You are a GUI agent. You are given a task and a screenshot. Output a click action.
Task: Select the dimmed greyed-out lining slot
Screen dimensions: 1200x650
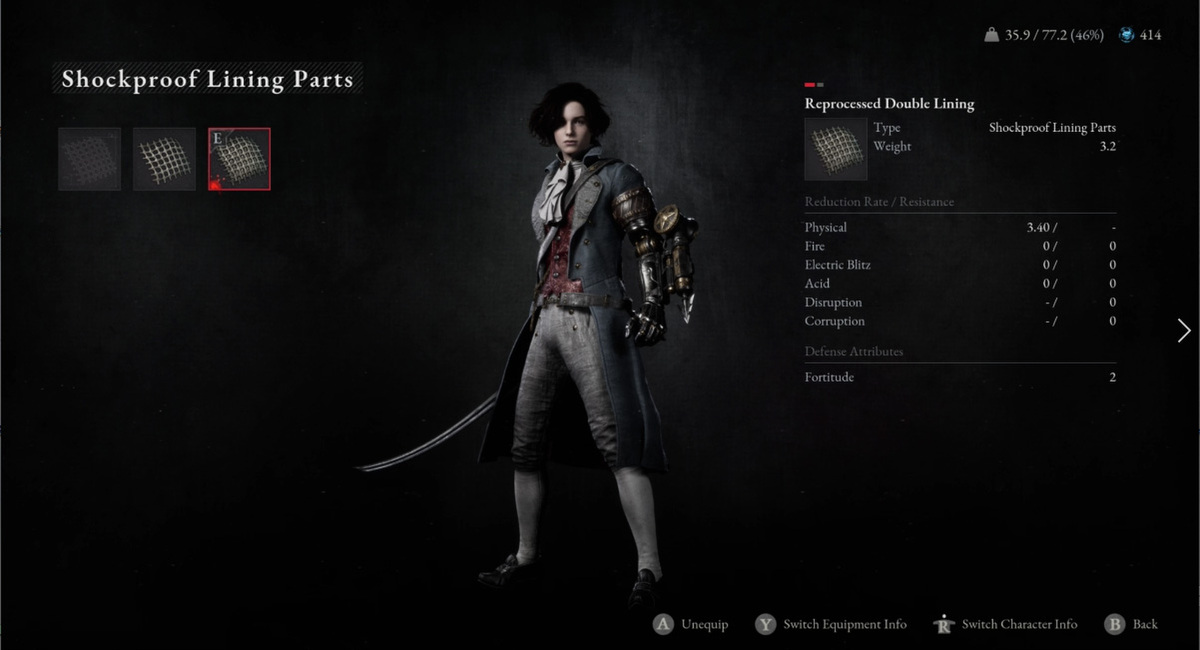(x=90, y=159)
